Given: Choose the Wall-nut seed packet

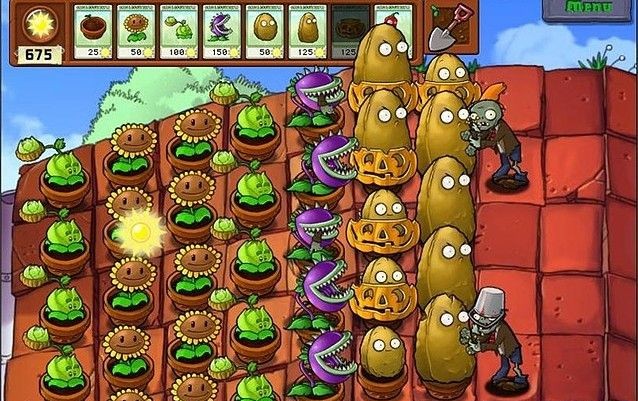Looking at the screenshot, I should (264, 31).
